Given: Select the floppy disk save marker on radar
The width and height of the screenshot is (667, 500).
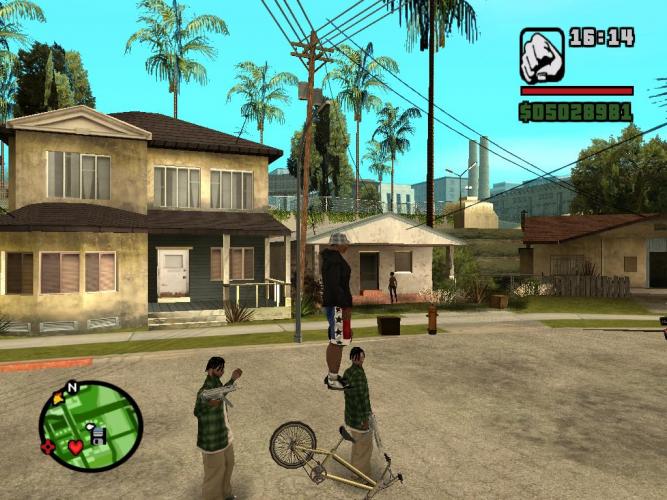Looking at the screenshot, I should pos(98,434).
